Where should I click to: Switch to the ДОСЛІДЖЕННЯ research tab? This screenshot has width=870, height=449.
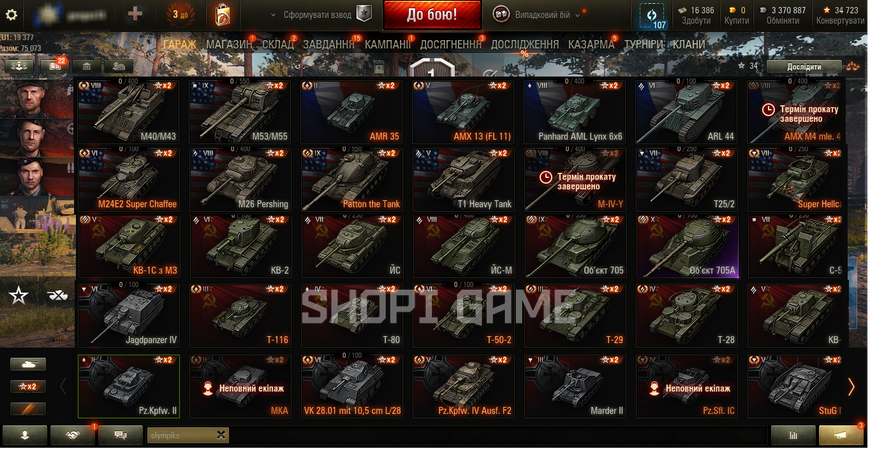coord(526,45)
